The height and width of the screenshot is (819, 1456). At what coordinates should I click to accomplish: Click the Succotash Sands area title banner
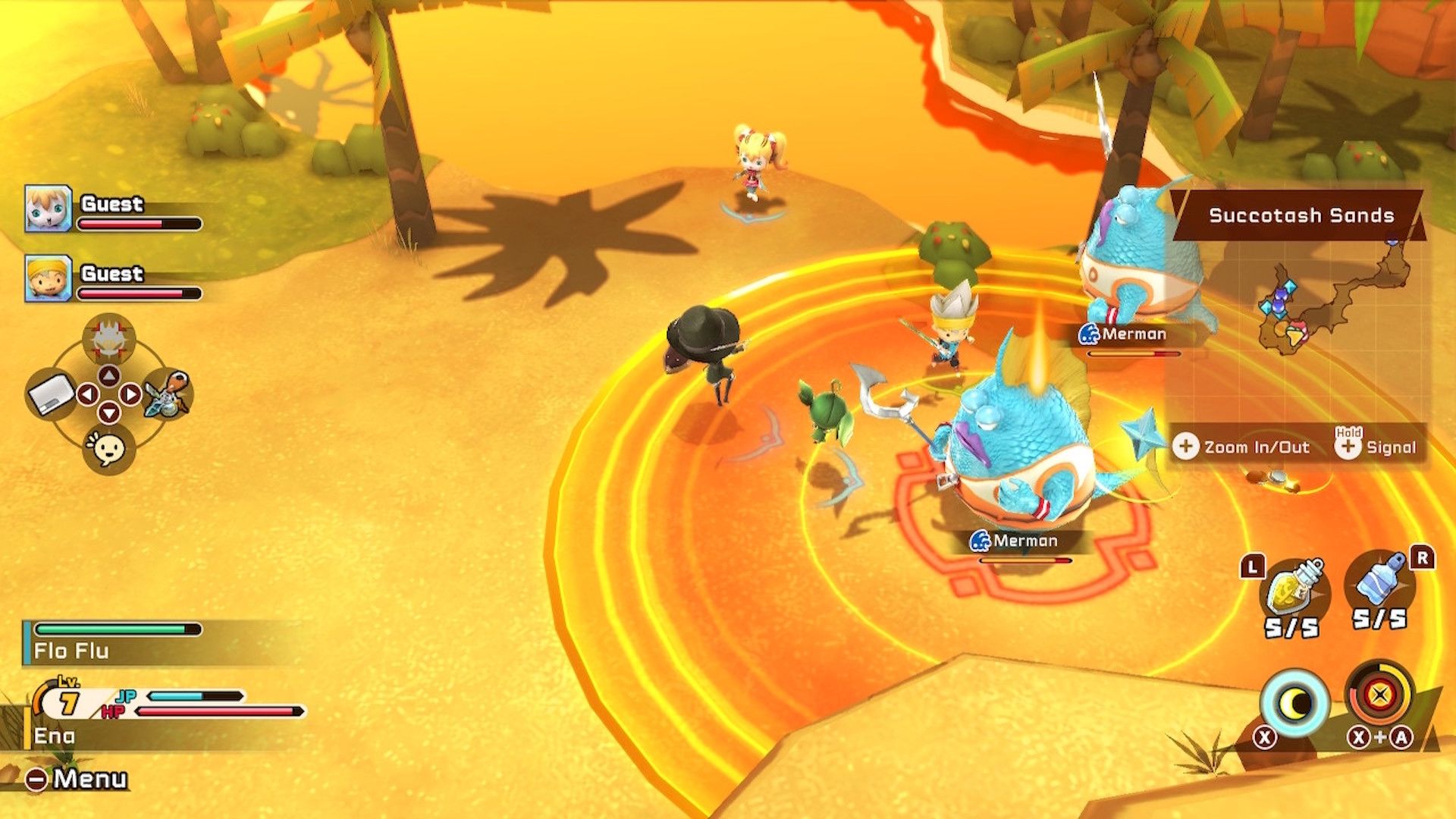point(1303,215)
